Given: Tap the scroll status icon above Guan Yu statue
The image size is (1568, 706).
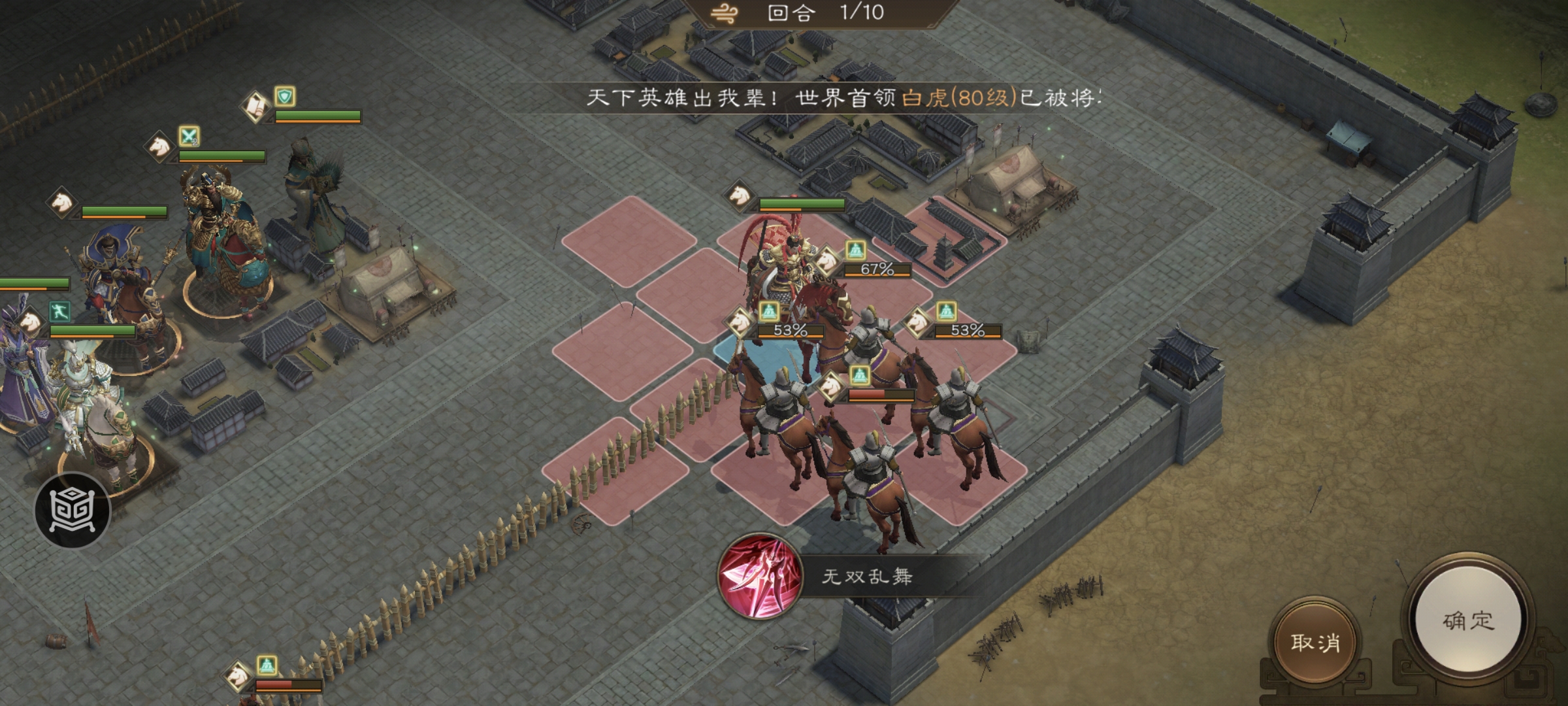Looking at the screenshot, I should [x=256, y=106].
